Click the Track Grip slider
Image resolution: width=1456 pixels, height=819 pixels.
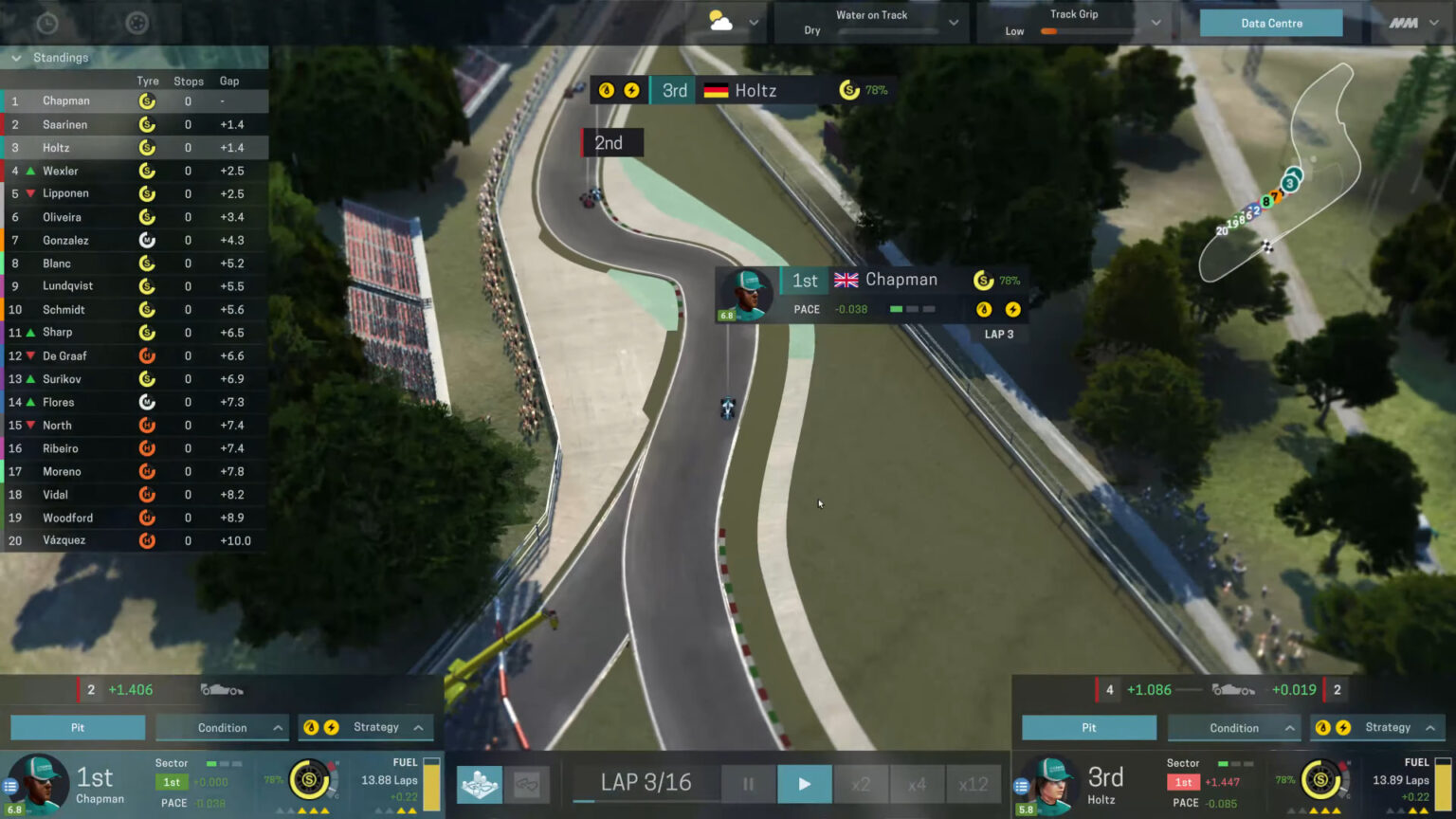tap(1051, 31)
